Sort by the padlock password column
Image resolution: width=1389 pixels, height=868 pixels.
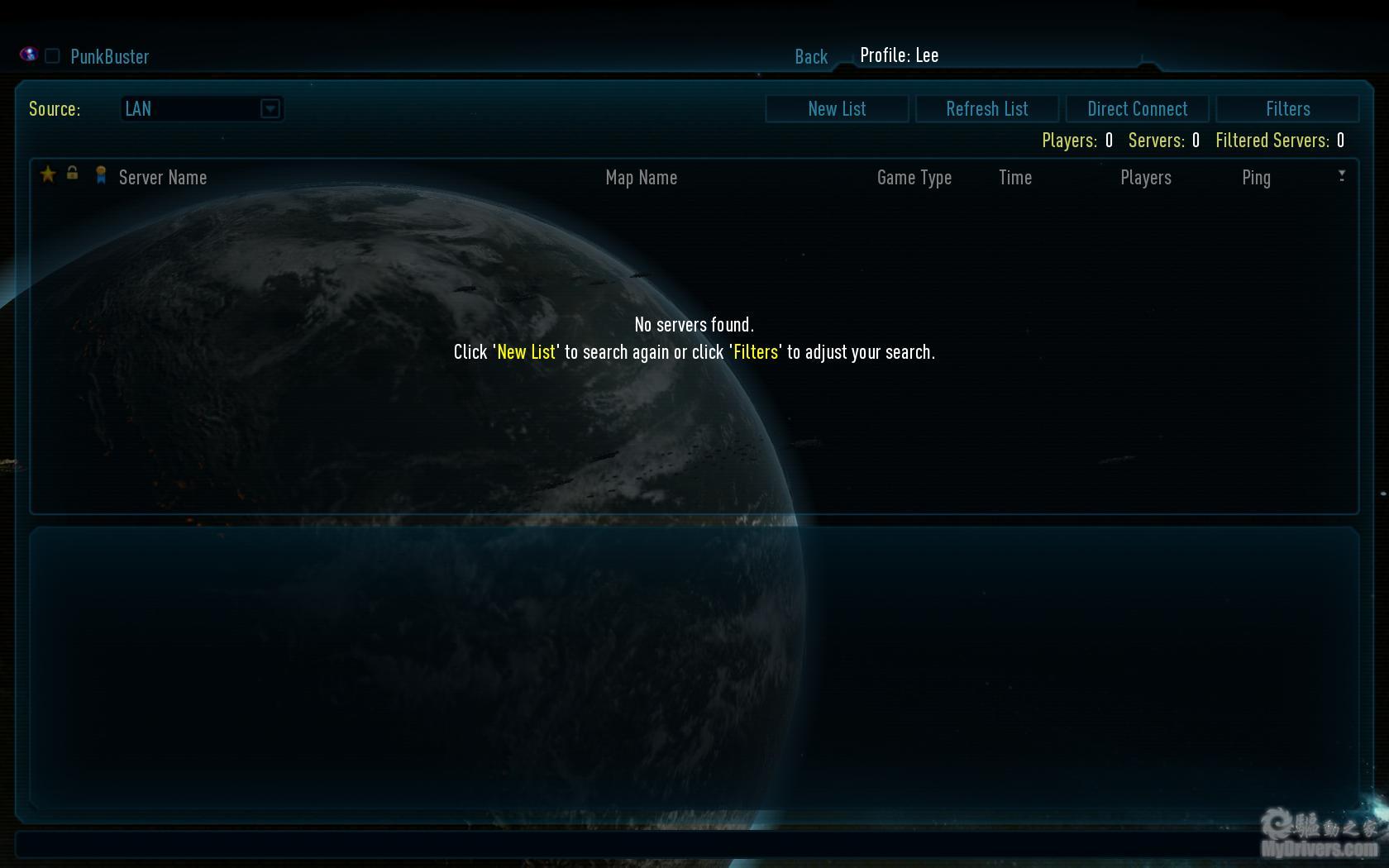(x=73, y=173)
